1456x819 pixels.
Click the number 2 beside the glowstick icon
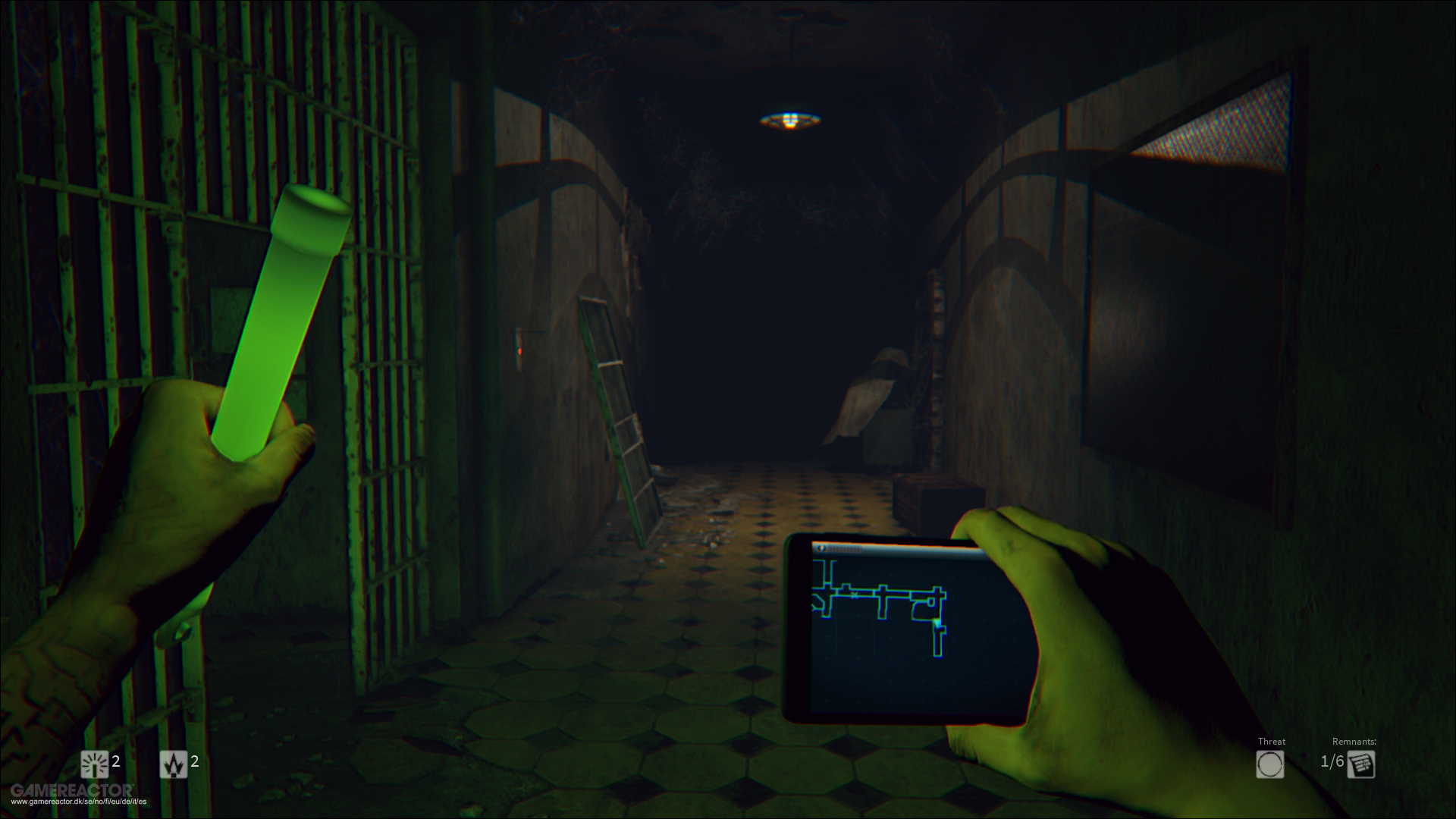tap(116, 761)
